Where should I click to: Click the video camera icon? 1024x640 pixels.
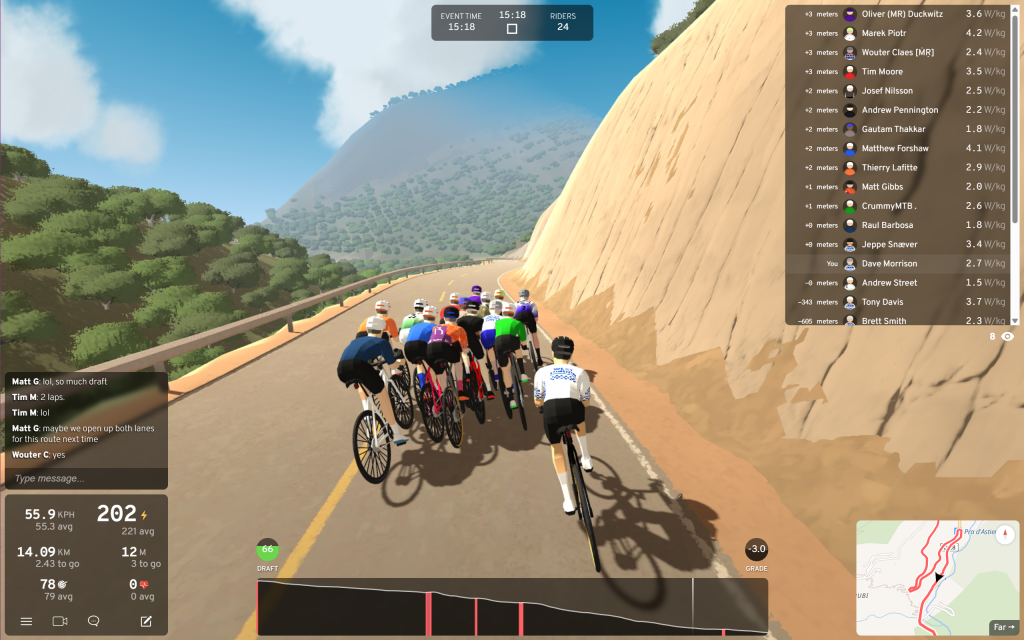click(x=59, y=621)
